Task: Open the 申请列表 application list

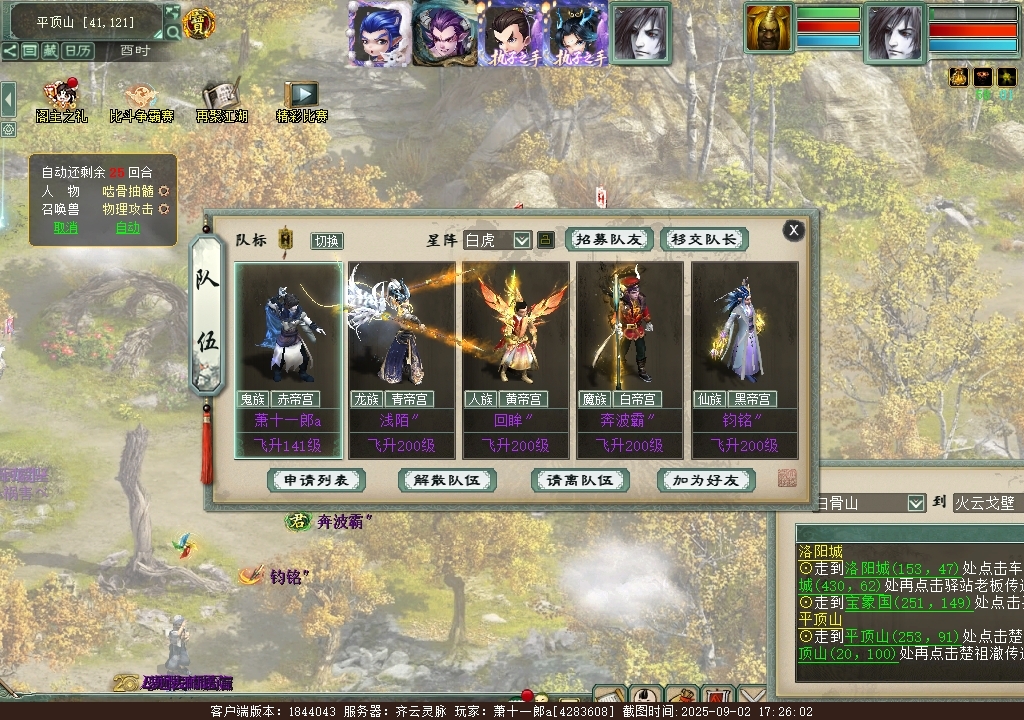Action: (316, 480)
